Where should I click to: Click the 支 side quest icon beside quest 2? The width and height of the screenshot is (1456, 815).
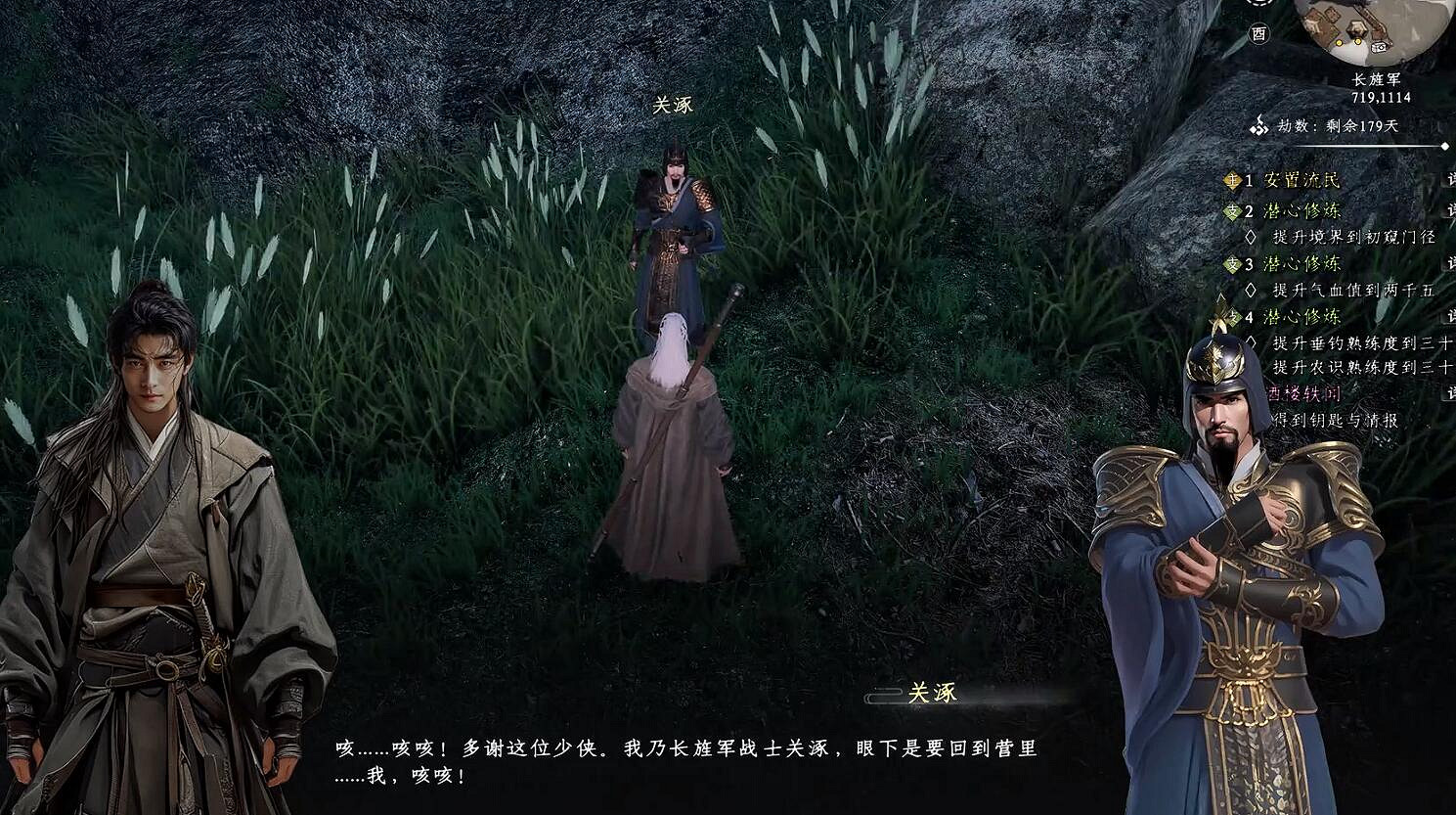1230,211
